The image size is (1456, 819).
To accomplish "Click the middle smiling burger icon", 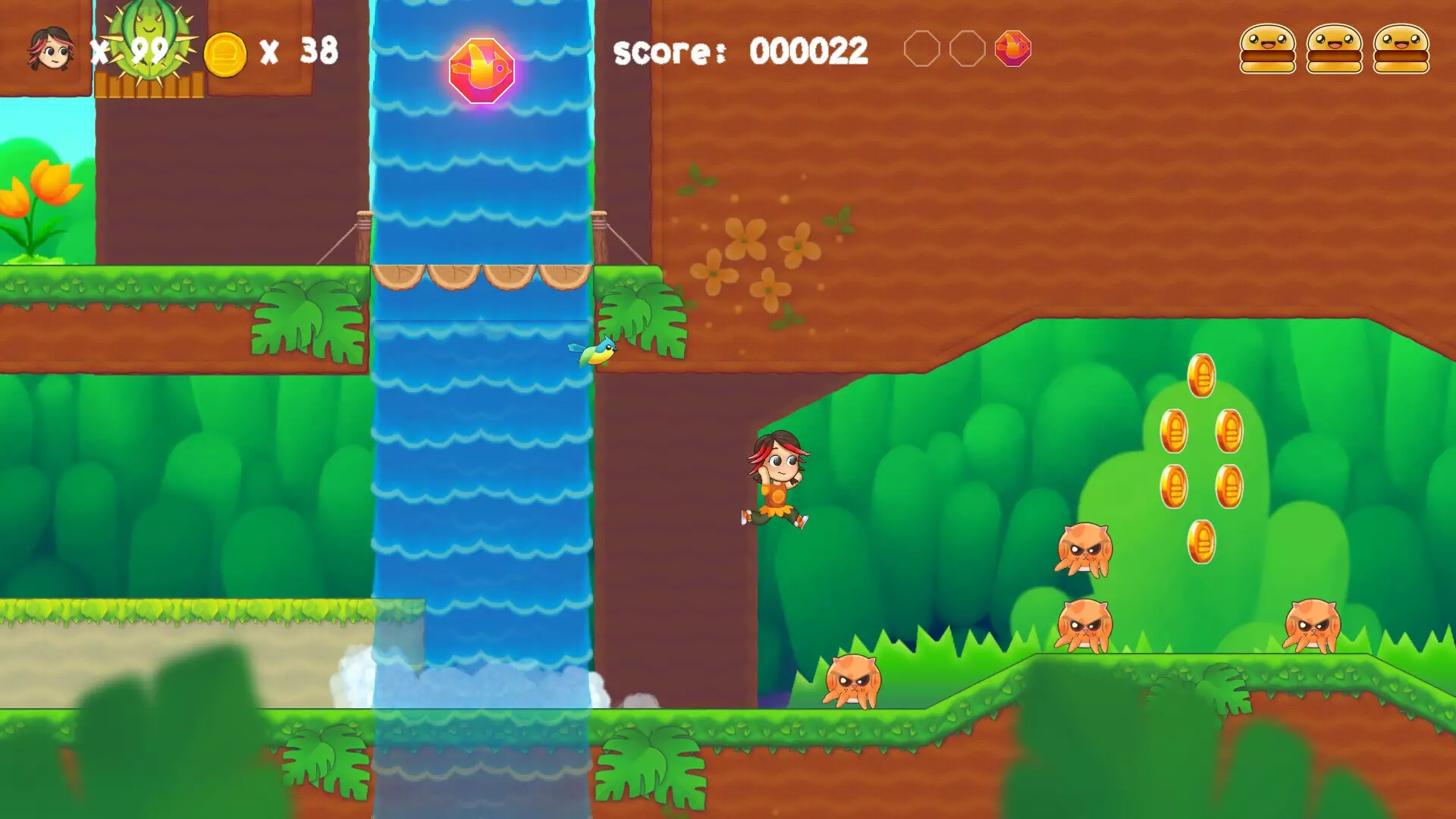I will click(1335, 49).
